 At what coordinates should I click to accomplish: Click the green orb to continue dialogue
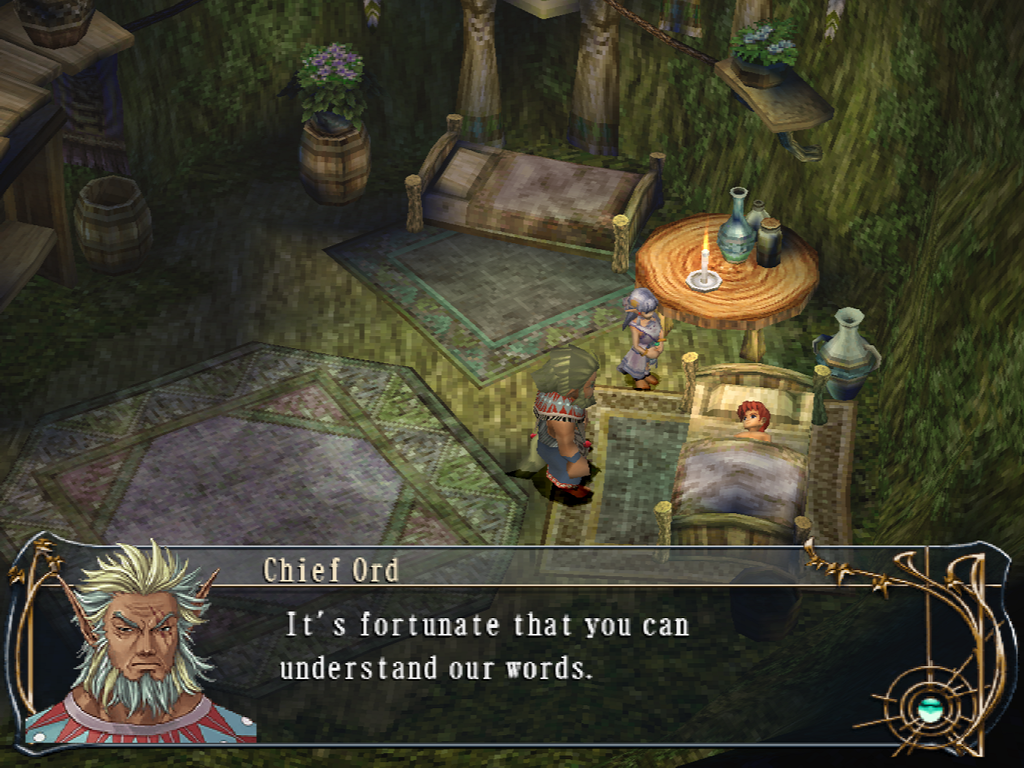[930, 710]
